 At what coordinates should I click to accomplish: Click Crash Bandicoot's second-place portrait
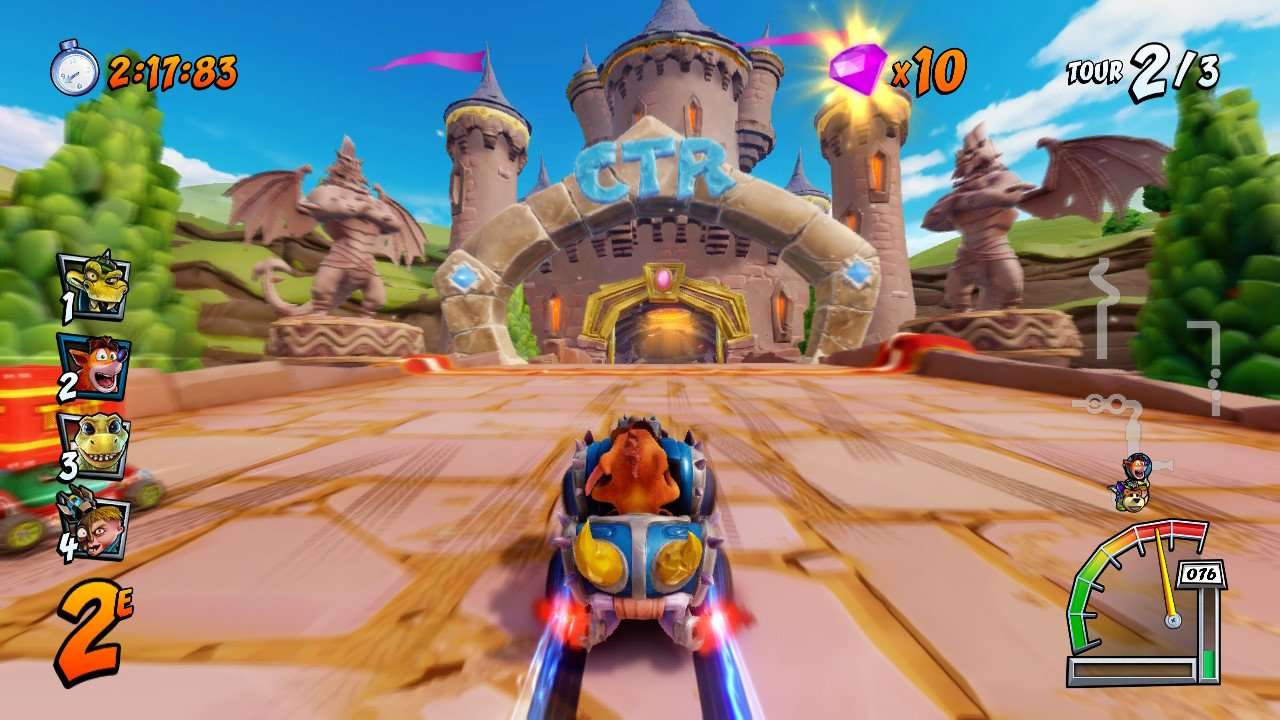93,367
